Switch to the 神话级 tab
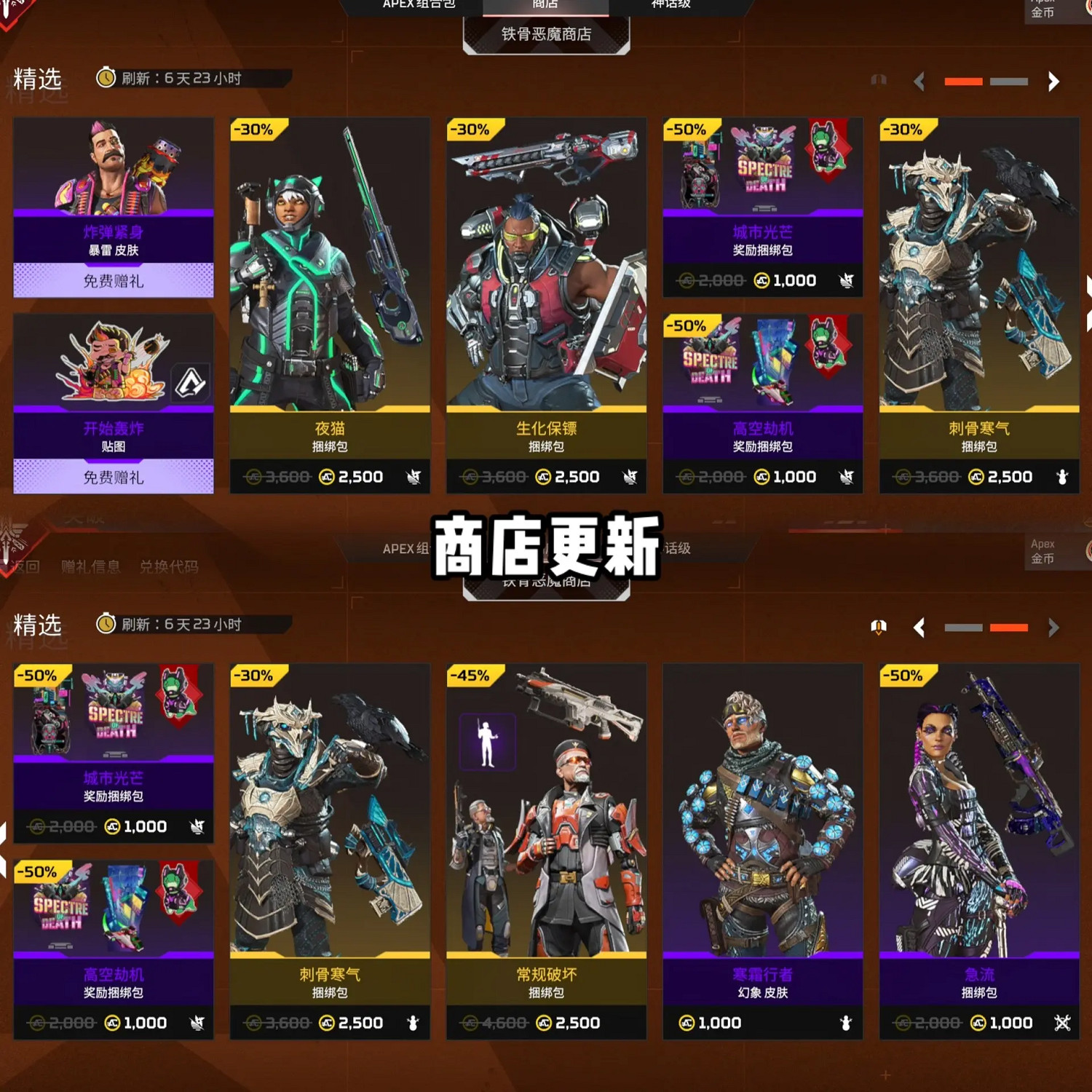The width and height of the screenshot is (1092, 1092). (670, 4)
